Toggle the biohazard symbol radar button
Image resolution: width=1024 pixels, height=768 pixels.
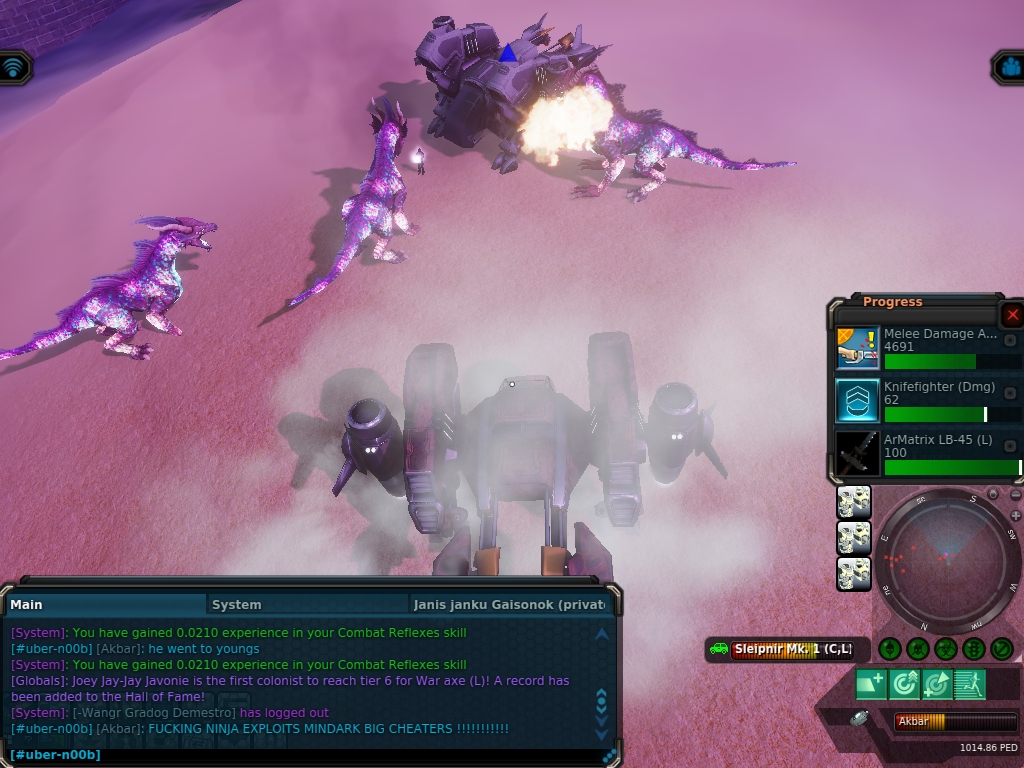pyautogui.click(x=945, y=649)
